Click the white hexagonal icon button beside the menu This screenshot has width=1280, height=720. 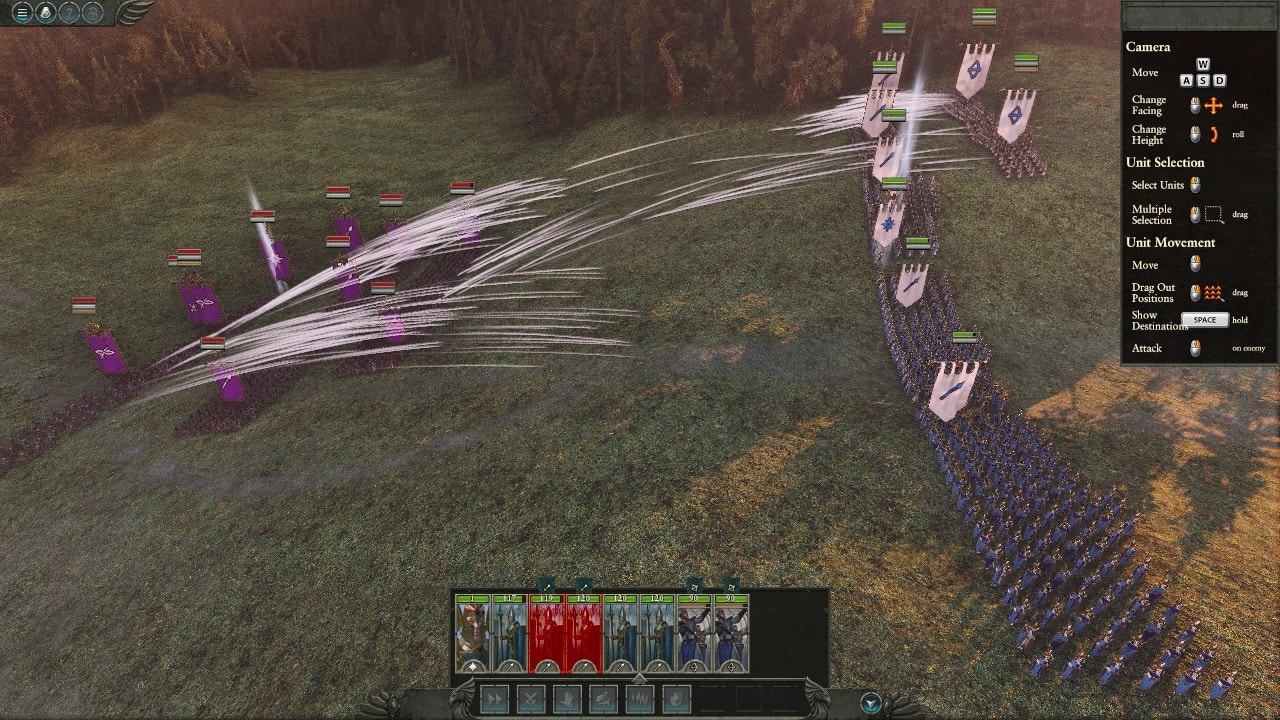tap(45, 13)
